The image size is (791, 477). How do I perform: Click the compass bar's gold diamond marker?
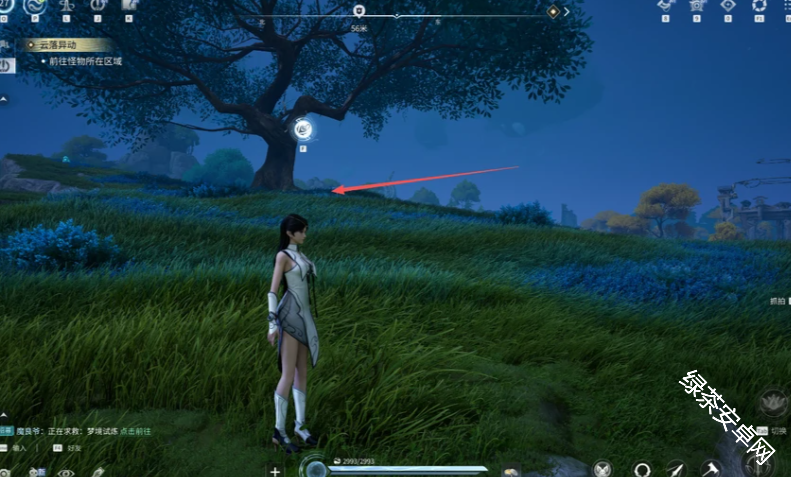pos(553,12)
